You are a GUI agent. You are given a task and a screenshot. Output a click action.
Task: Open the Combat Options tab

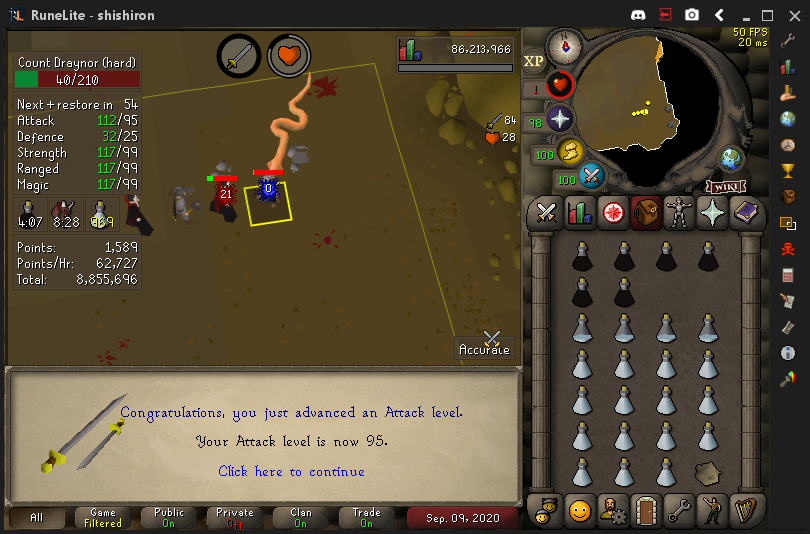[x=546, y=212]
